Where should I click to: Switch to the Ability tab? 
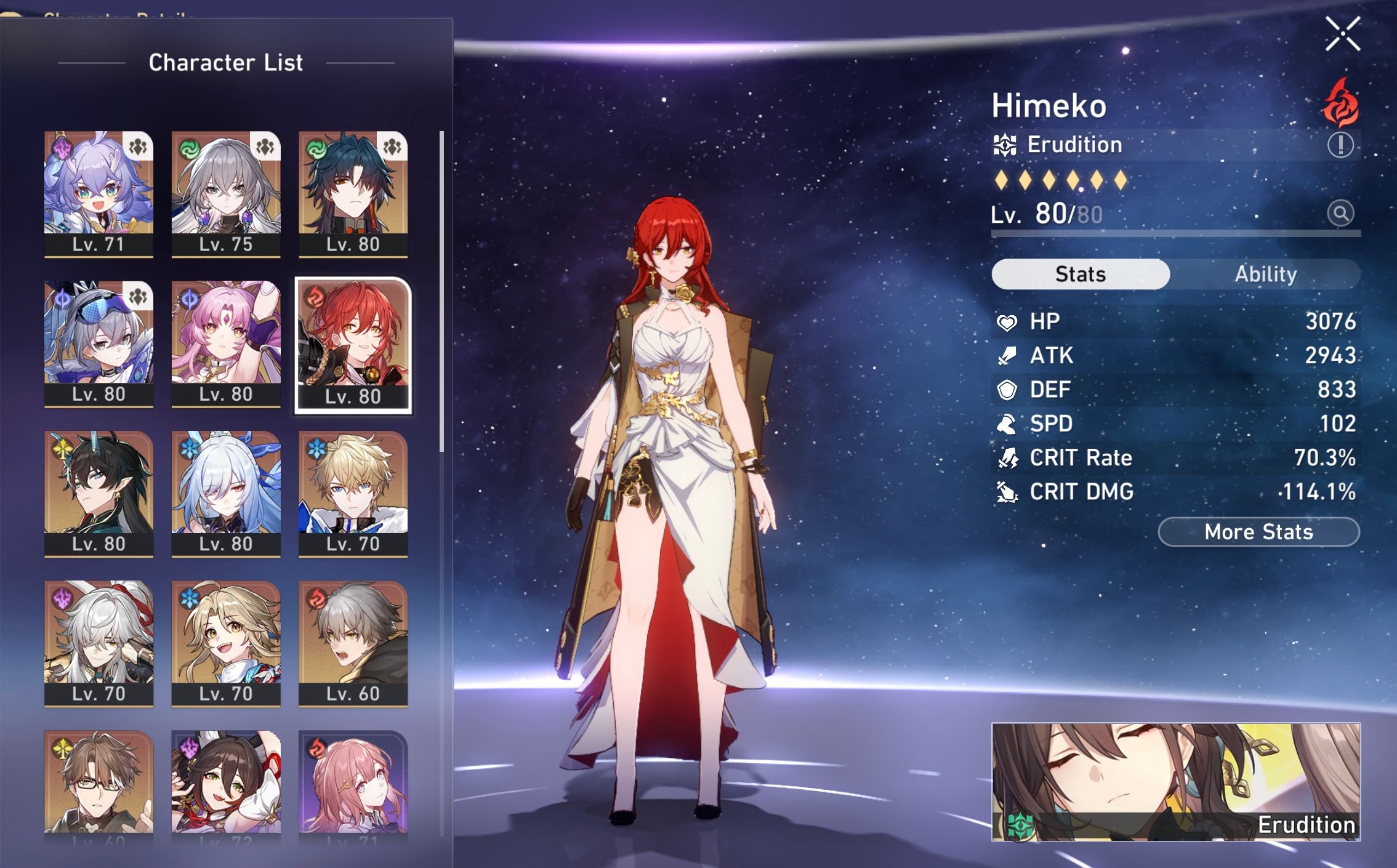pyautogui.click(x=1266, y=275)
